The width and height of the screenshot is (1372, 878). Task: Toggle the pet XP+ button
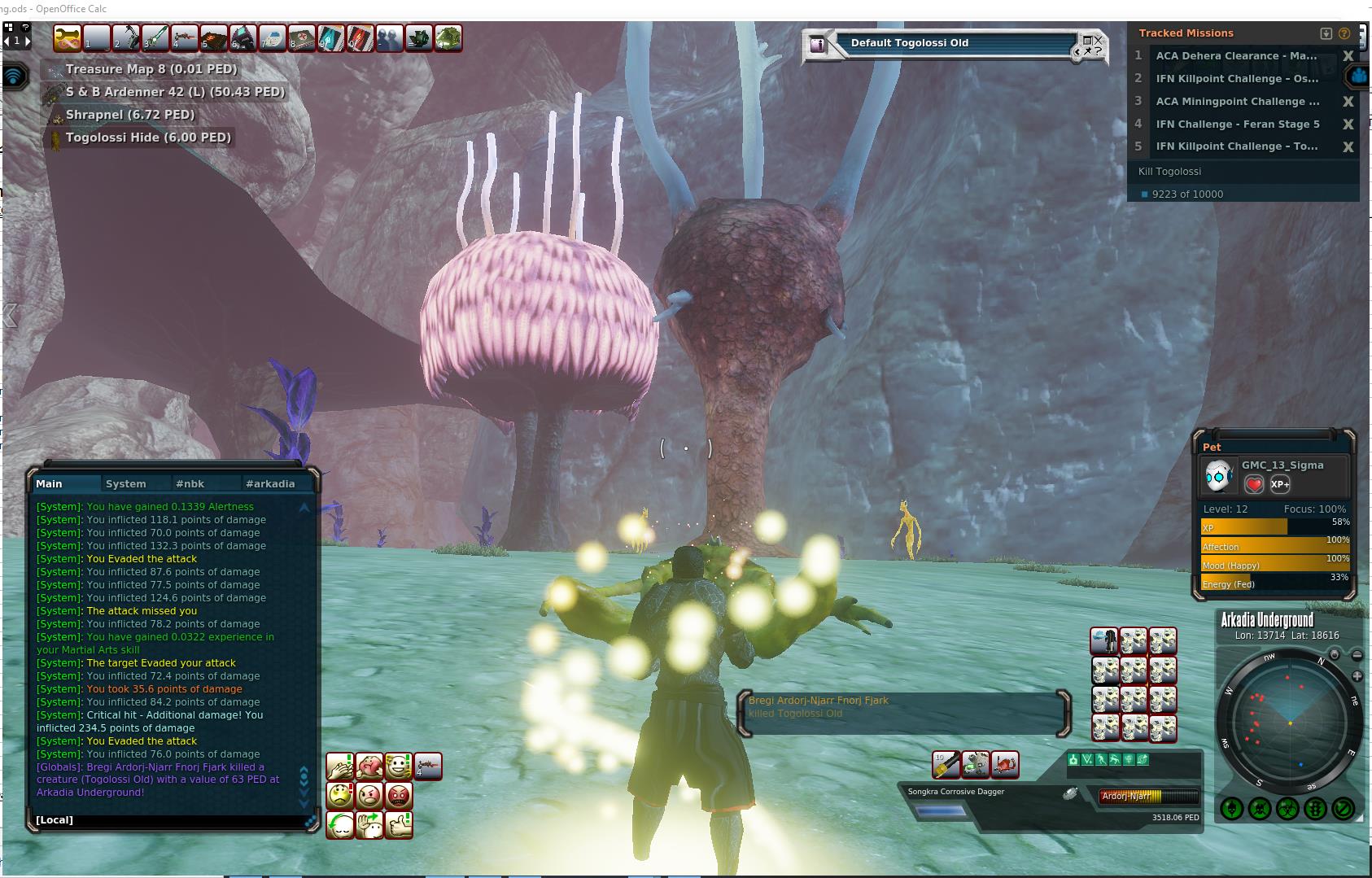tap(1280, 484)
